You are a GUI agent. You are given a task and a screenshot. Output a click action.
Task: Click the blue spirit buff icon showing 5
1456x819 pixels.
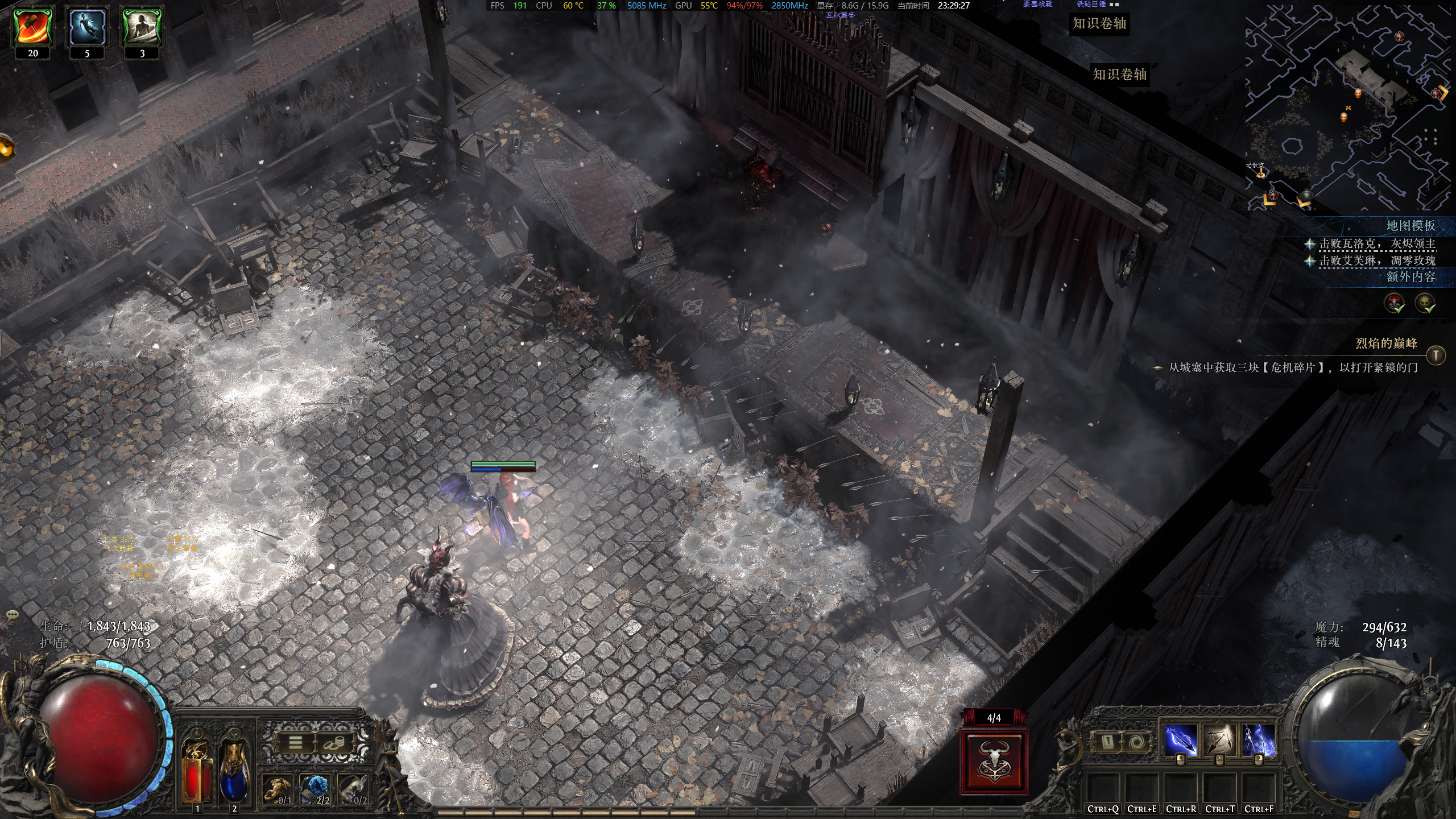click(87, 27)
